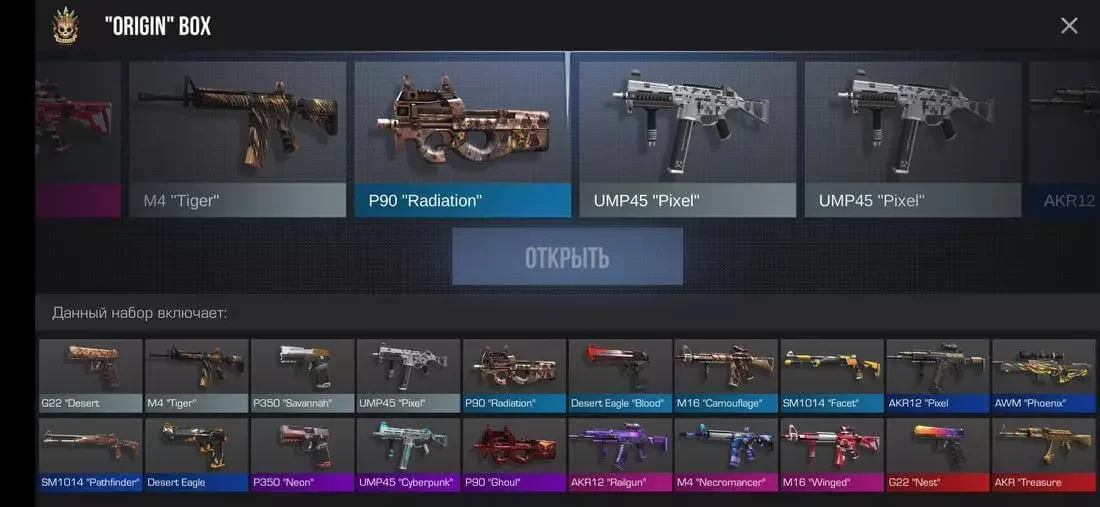This screenshot has width=1100, height=507.
Task: Select the SM1014 "Pathfinder" thumbnail
Action: (91, 454)
